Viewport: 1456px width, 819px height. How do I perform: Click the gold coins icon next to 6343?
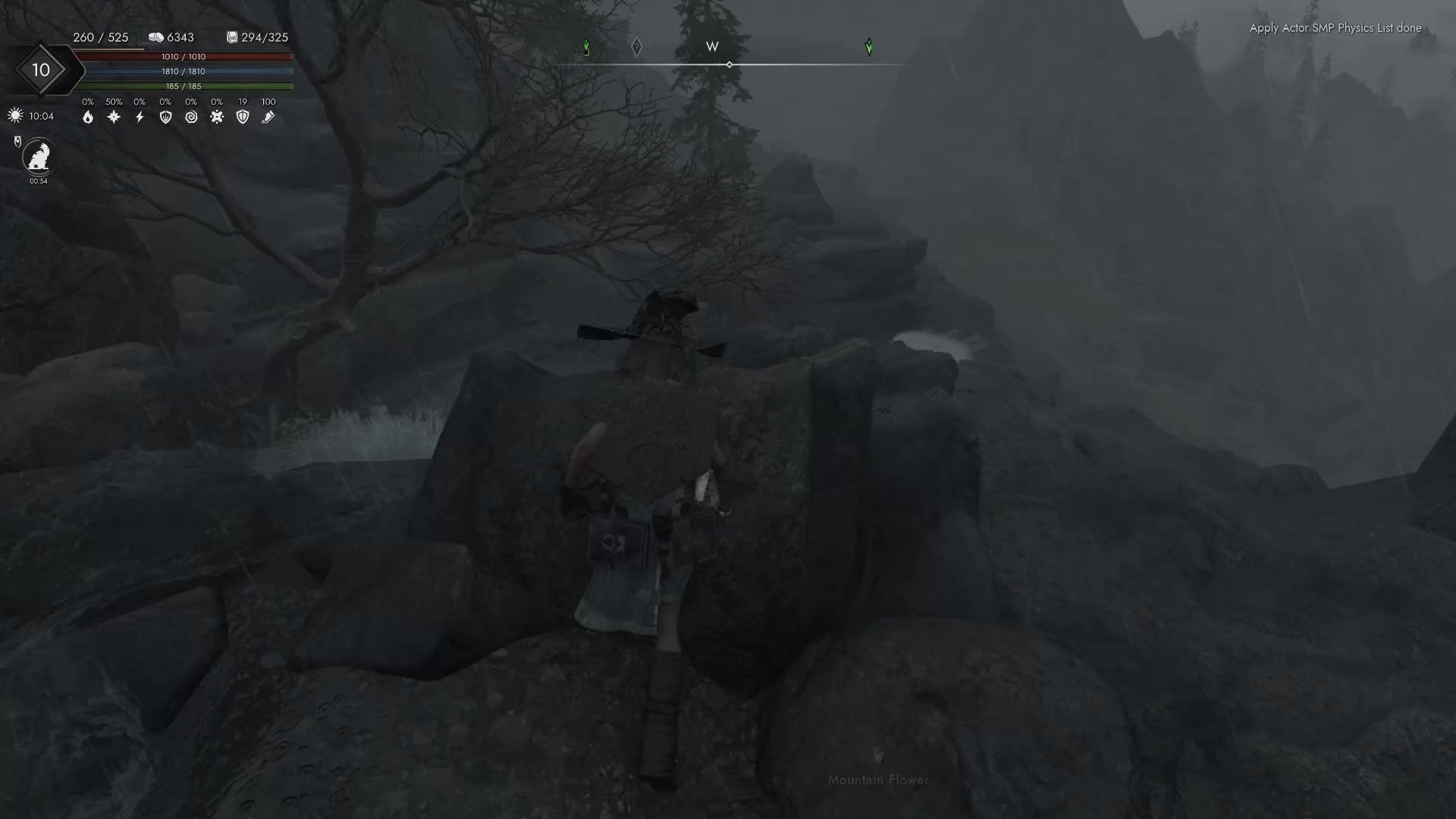pyautogui.click(x=157, y=36)
